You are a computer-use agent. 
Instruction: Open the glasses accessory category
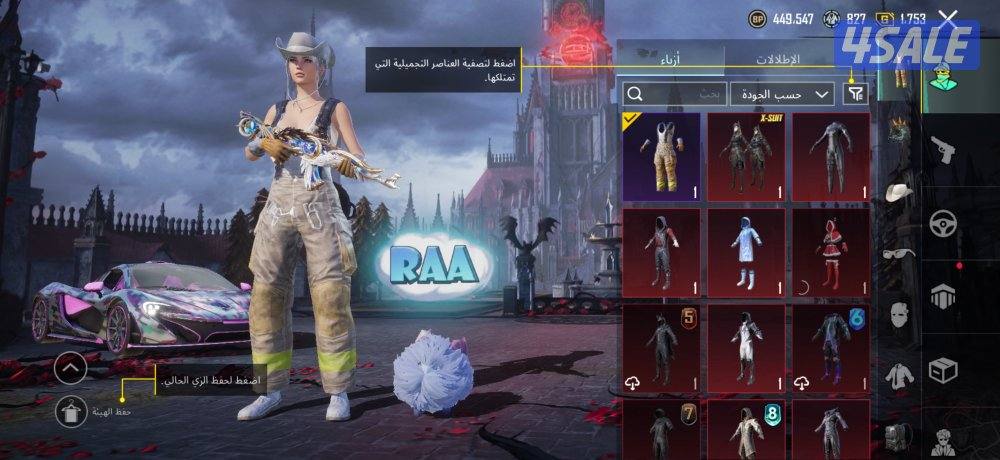click(x=899, y=253)
